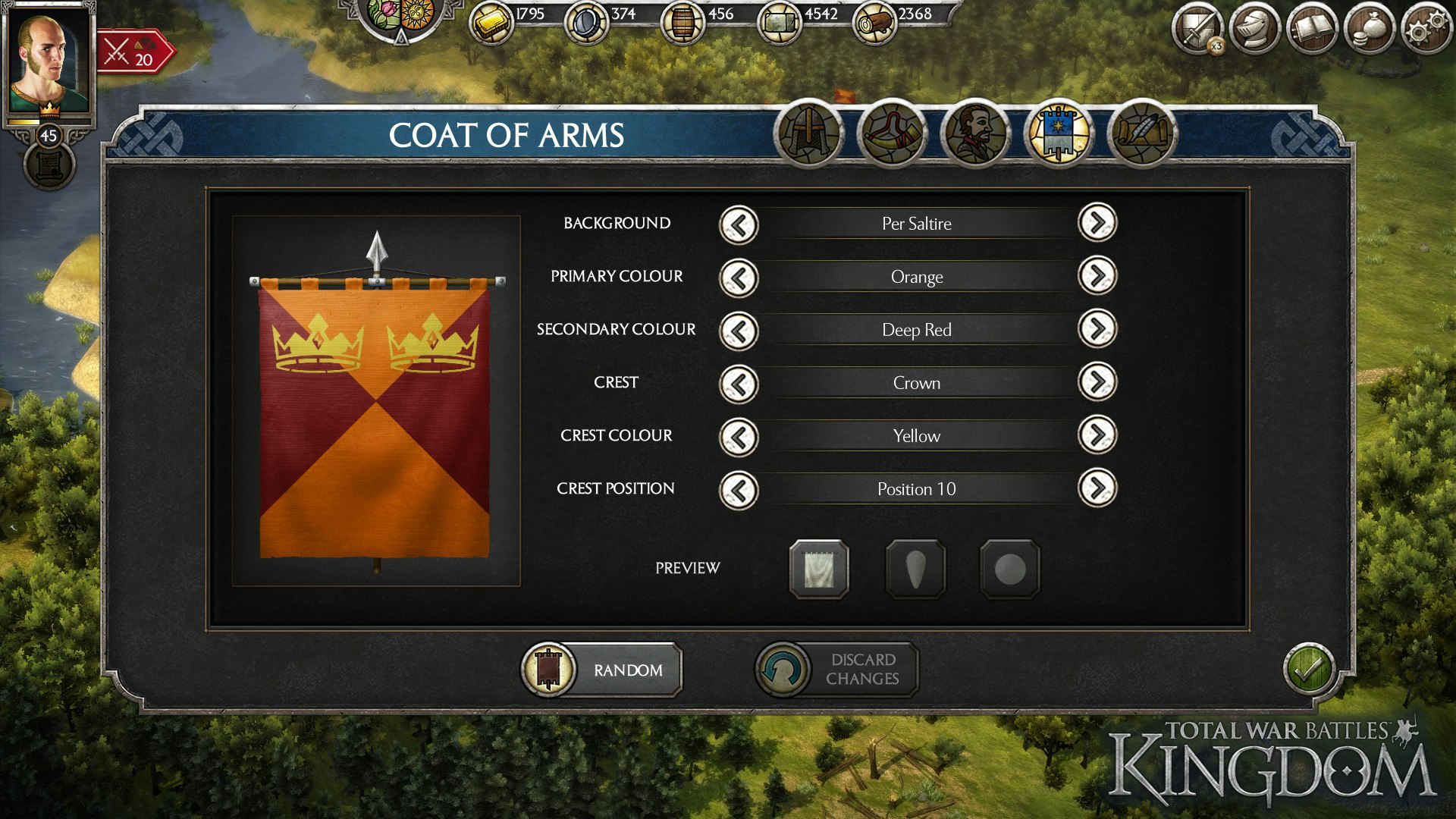Select the round preview option

1011,570
